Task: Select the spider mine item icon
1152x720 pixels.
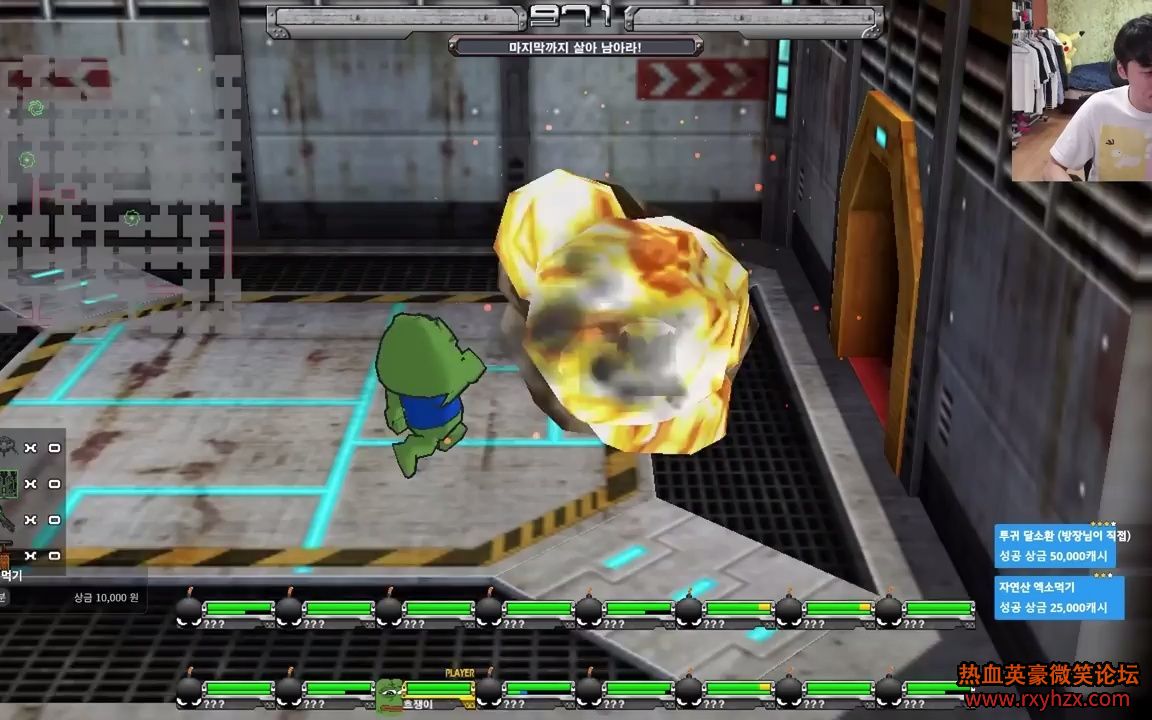Action: [x=8, y=447]
